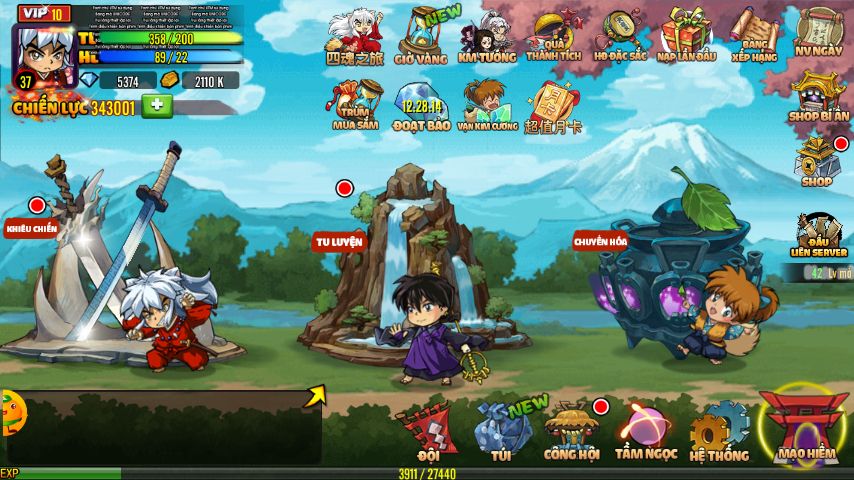
Task: Open the Đoạt Bảo treasure event
Action: coord(423,106)
